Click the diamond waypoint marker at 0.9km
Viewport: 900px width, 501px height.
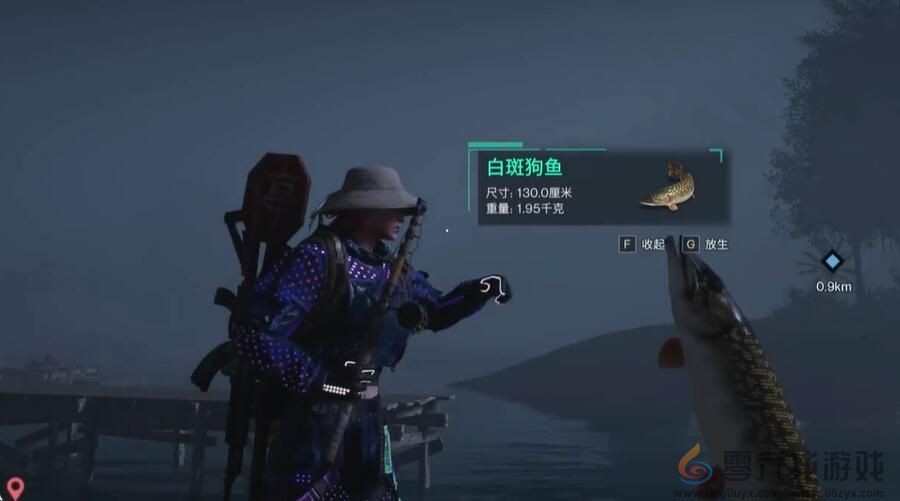(832, 262)
